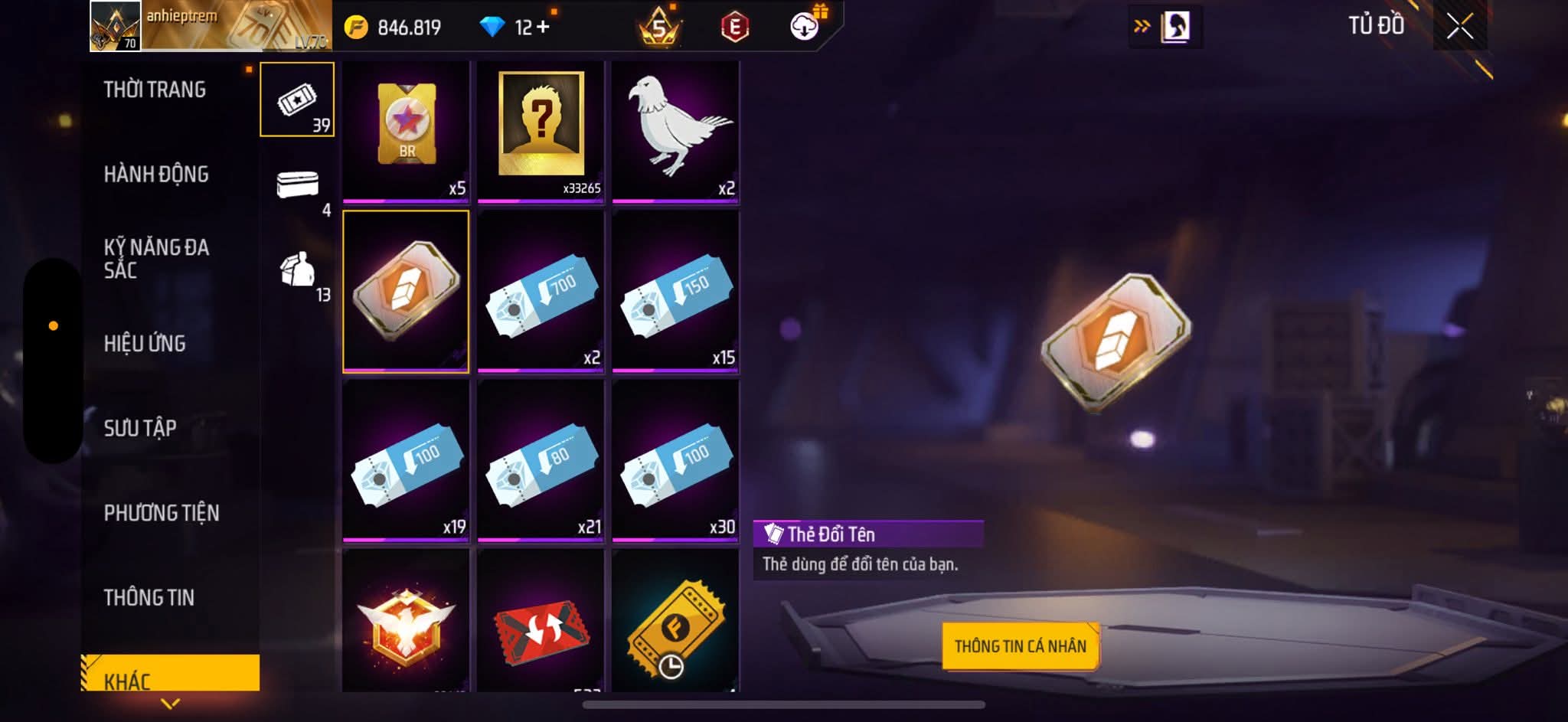Add diamonds with the plus button
1568x722 pixels.
click(x=544, y=28)
